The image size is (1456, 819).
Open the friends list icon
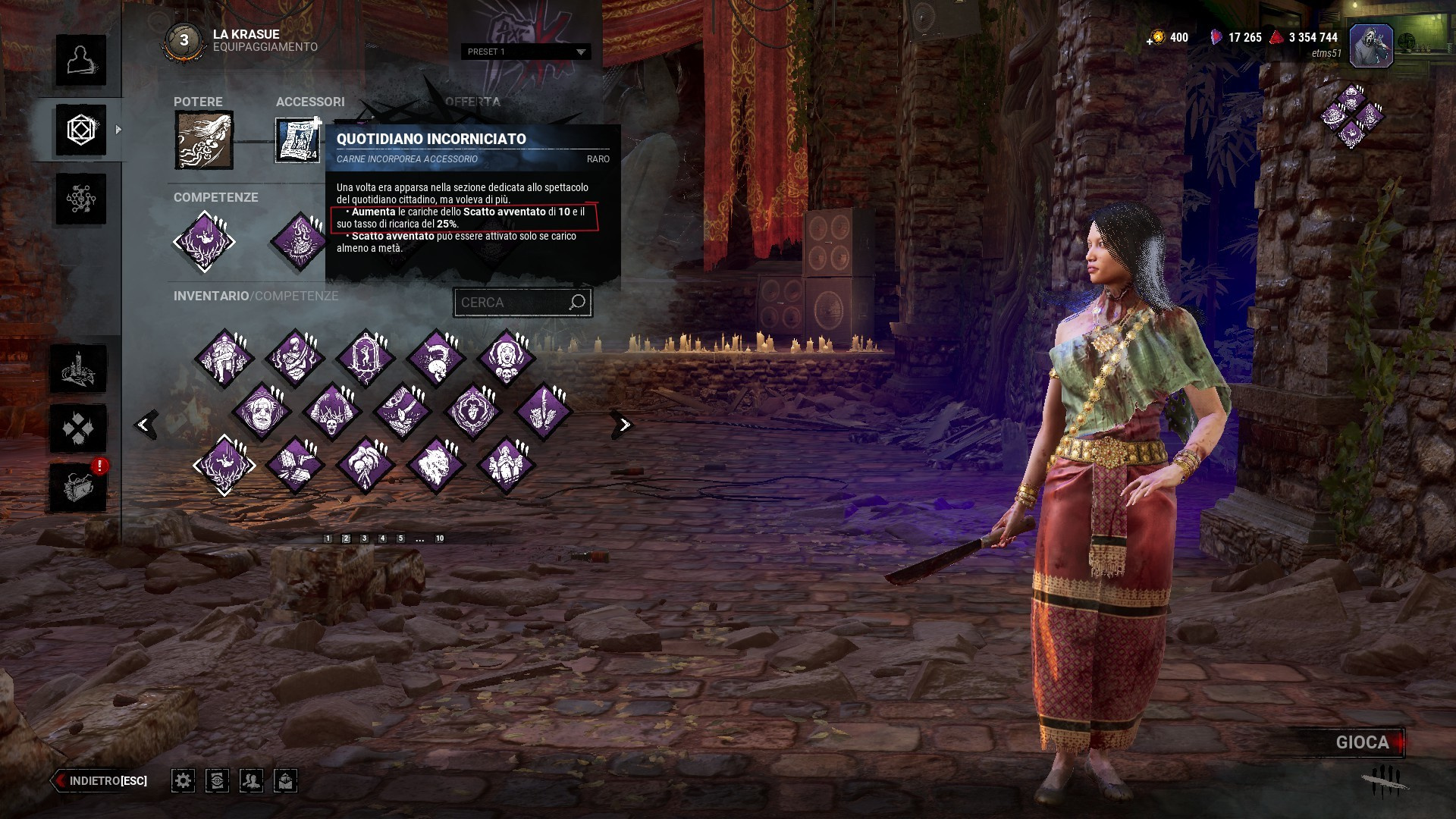[x=251, y=780]
